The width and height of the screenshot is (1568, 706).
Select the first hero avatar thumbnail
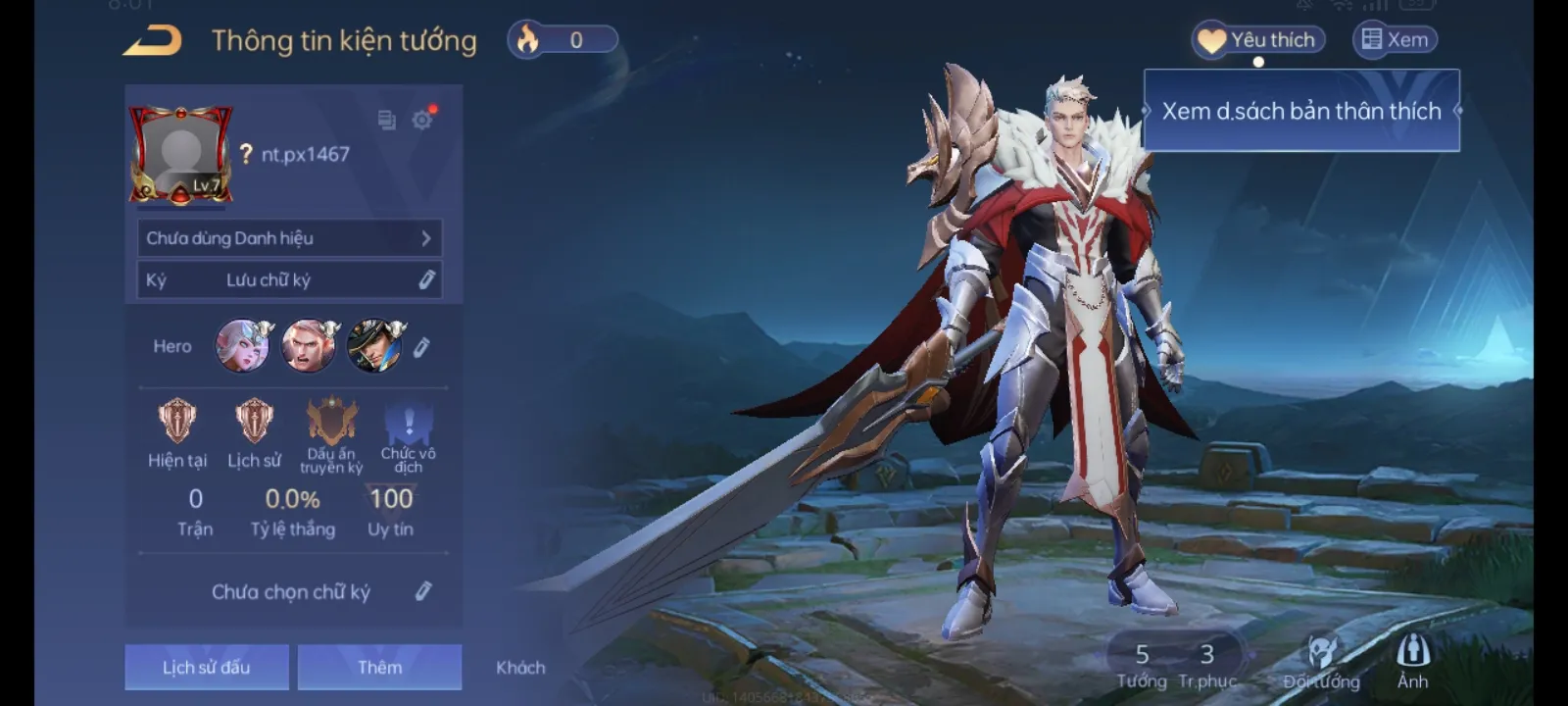click(x=242, y=346)
